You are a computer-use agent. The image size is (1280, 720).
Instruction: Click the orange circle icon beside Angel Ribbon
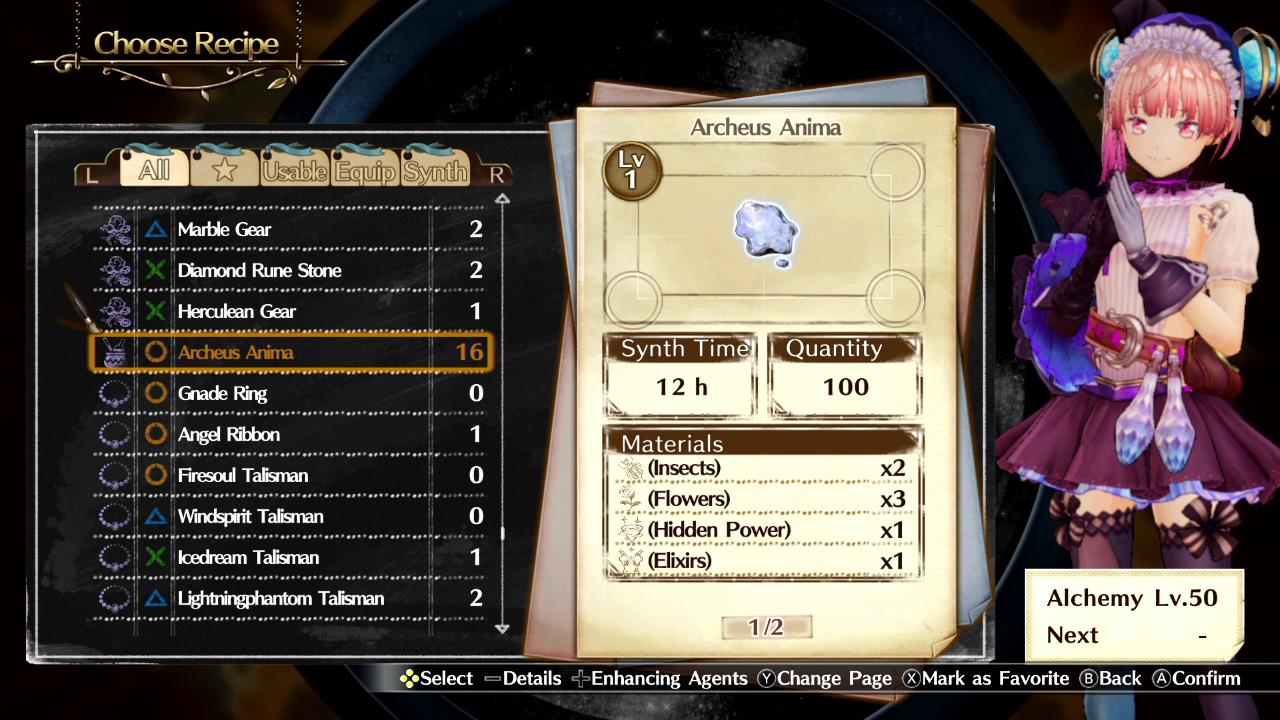[x=157, y=434]
